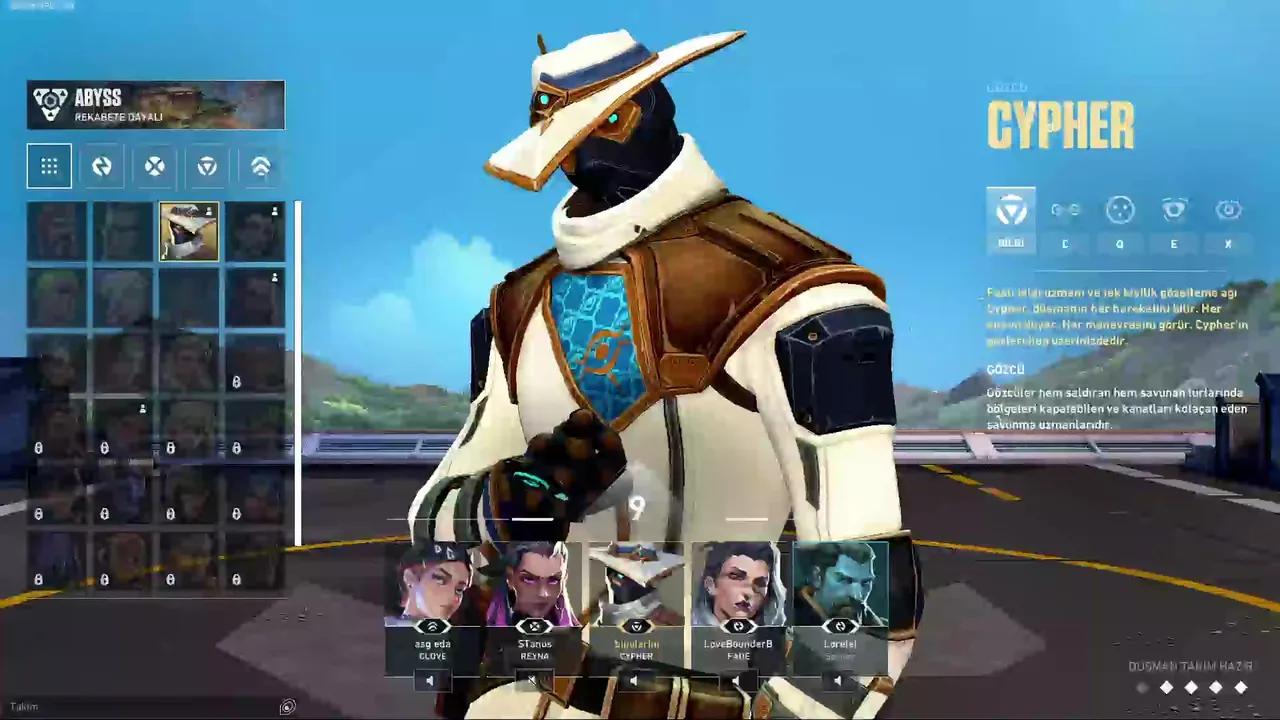The height and width of the screenshot is (720, 1280).
Task: Open the ABYSS map banner
Action: (155, 104)
